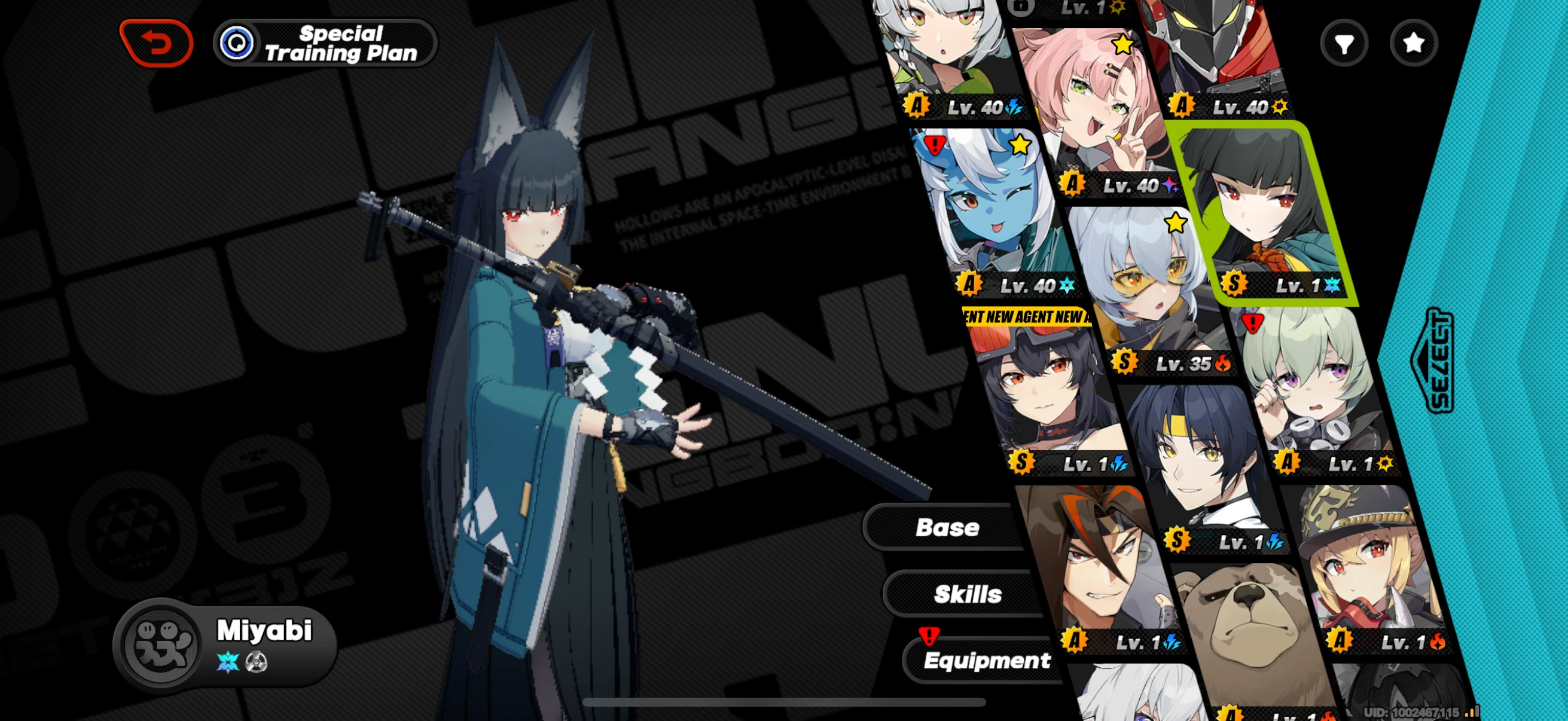Click the red back arrow icon
This screenshot has height=721, width=1568.
click(157, 42)
